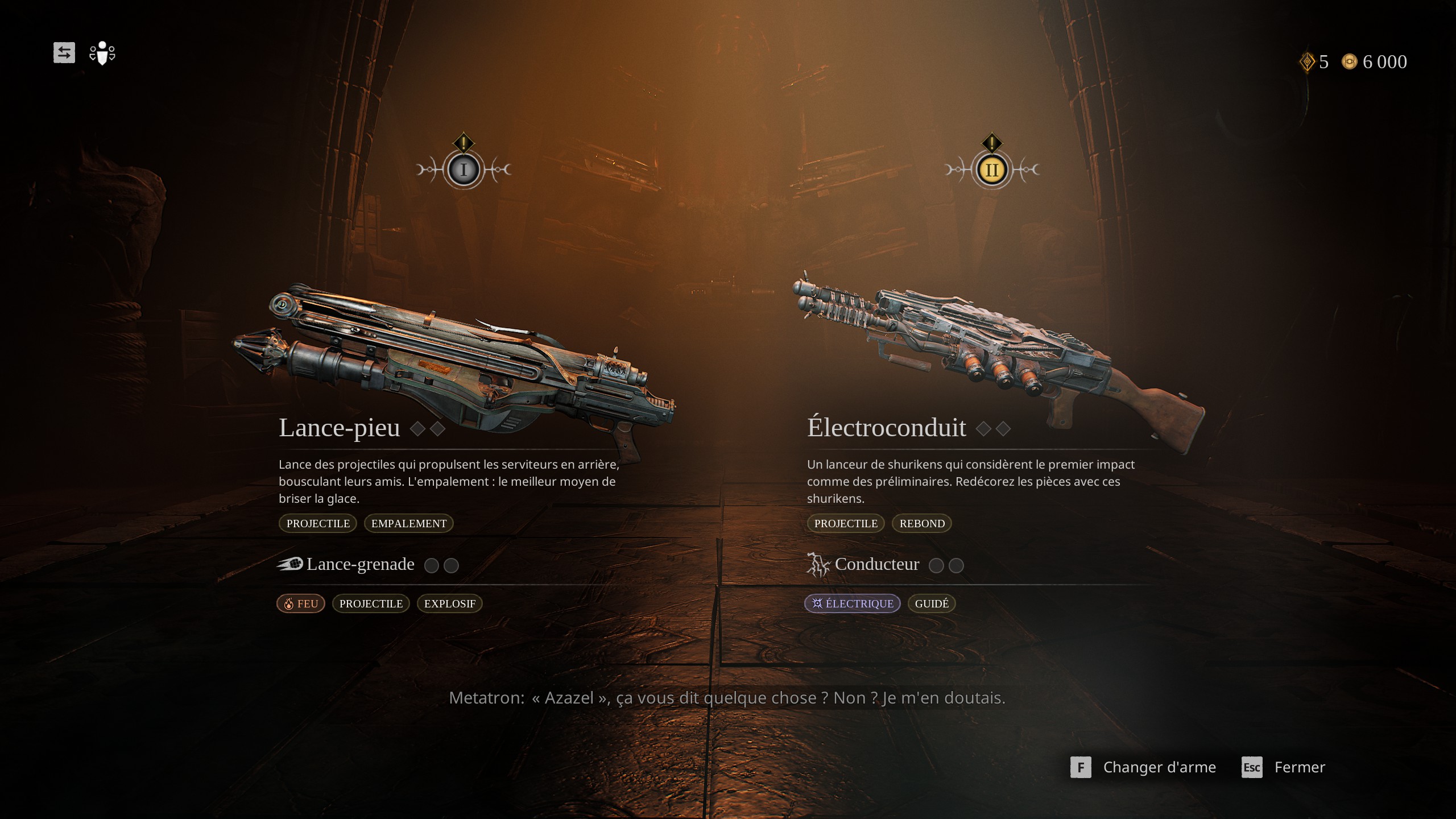Click the ÉLECTRIQUE tag
This screenshot has height=819, width=1456.
pyautogui.click(x=852, y=603)
